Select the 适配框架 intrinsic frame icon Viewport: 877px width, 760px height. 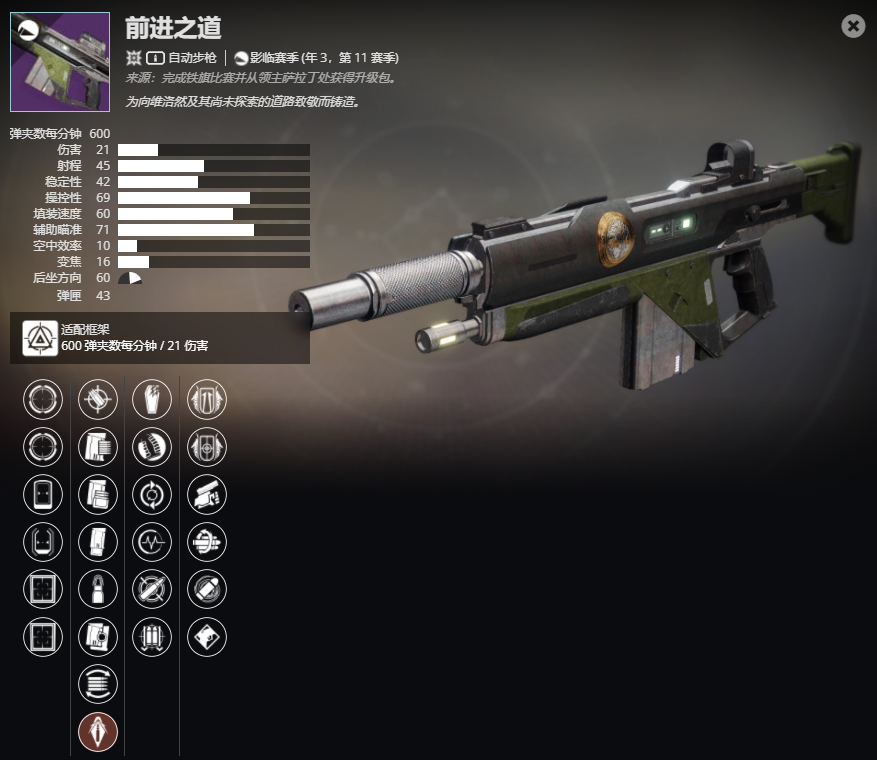click(x=39, y=339)
